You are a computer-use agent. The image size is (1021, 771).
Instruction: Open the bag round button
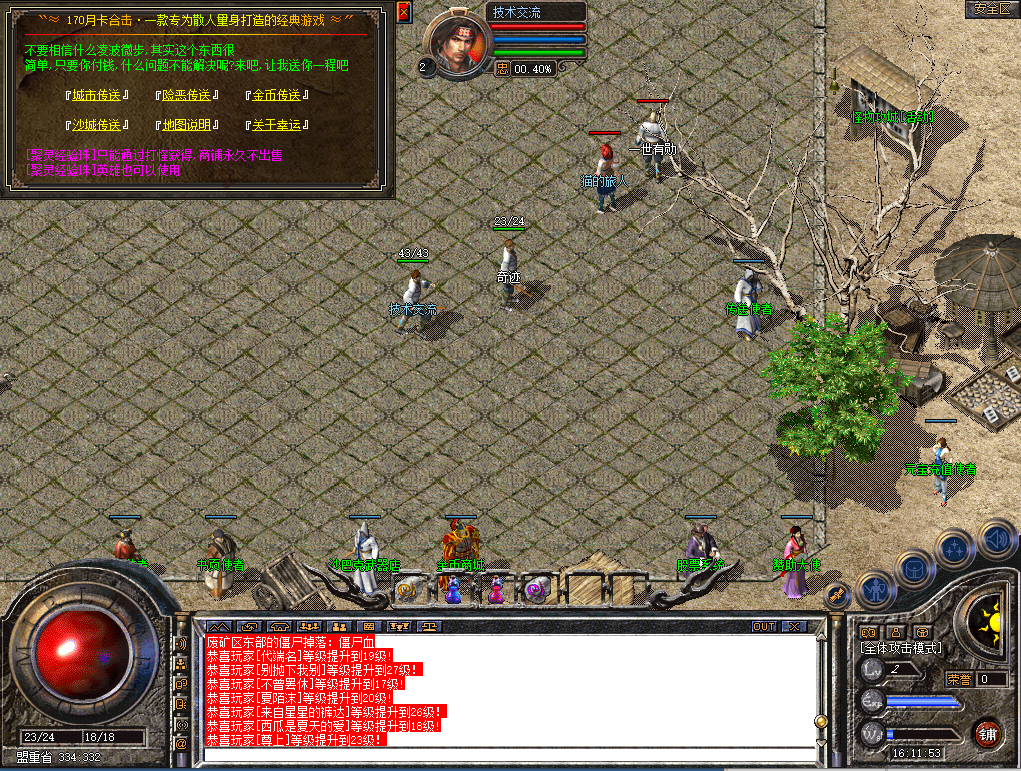(x=915, y=569)
